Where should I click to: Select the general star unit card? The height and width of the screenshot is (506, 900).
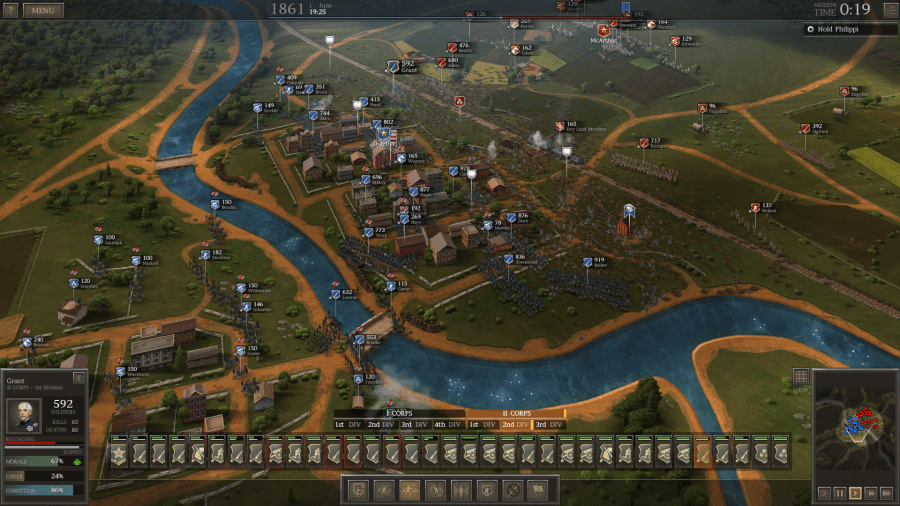(118, 453)
